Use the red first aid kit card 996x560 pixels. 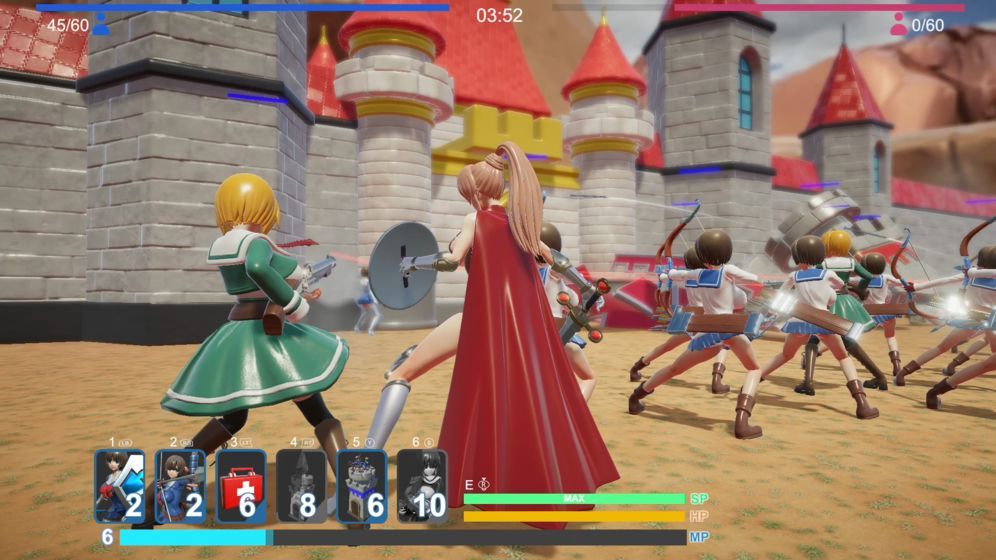pyautogui.click(x=241, y=486)
